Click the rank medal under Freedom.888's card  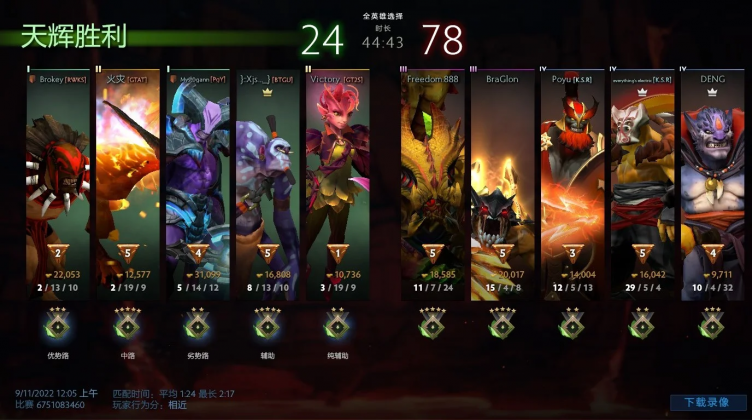tap(432, 323)
